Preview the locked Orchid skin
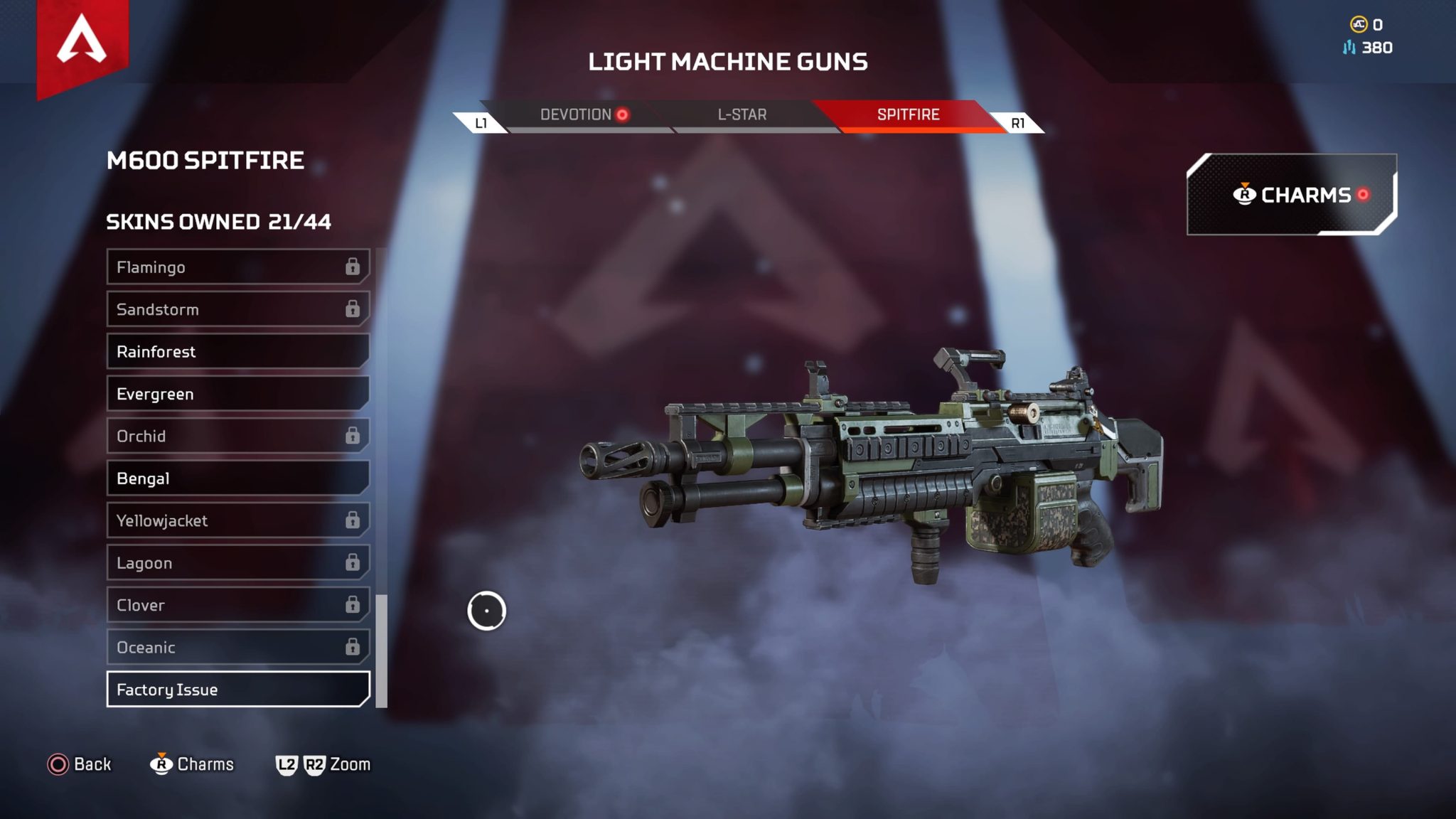Viewport: 1456px width, 819px height. (x=237, y=436)
